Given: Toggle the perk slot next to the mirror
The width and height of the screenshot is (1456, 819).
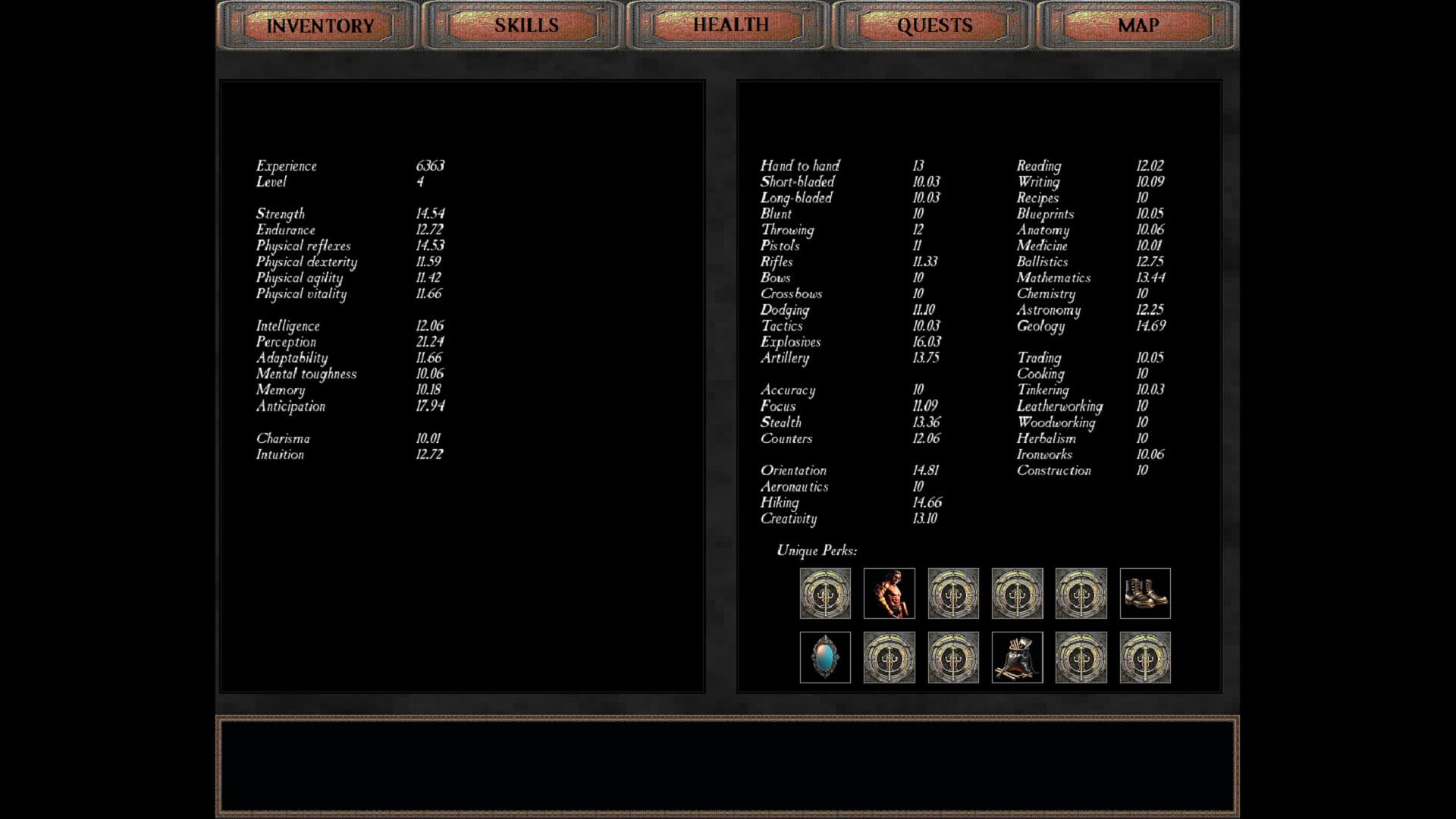Looking at the screenshot, I should point(889,658).
